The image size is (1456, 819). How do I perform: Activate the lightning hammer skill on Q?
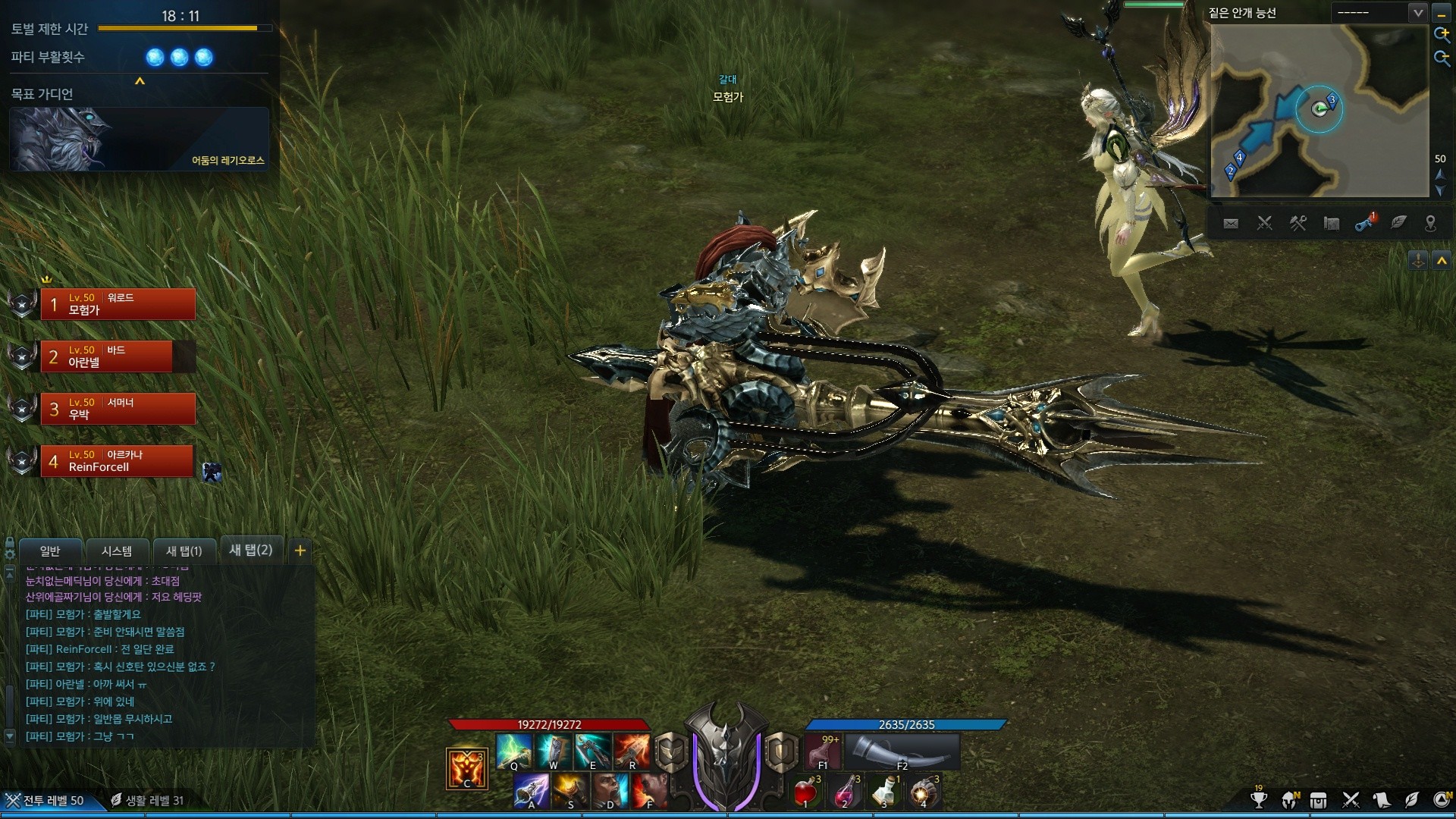tap(513, 751)
